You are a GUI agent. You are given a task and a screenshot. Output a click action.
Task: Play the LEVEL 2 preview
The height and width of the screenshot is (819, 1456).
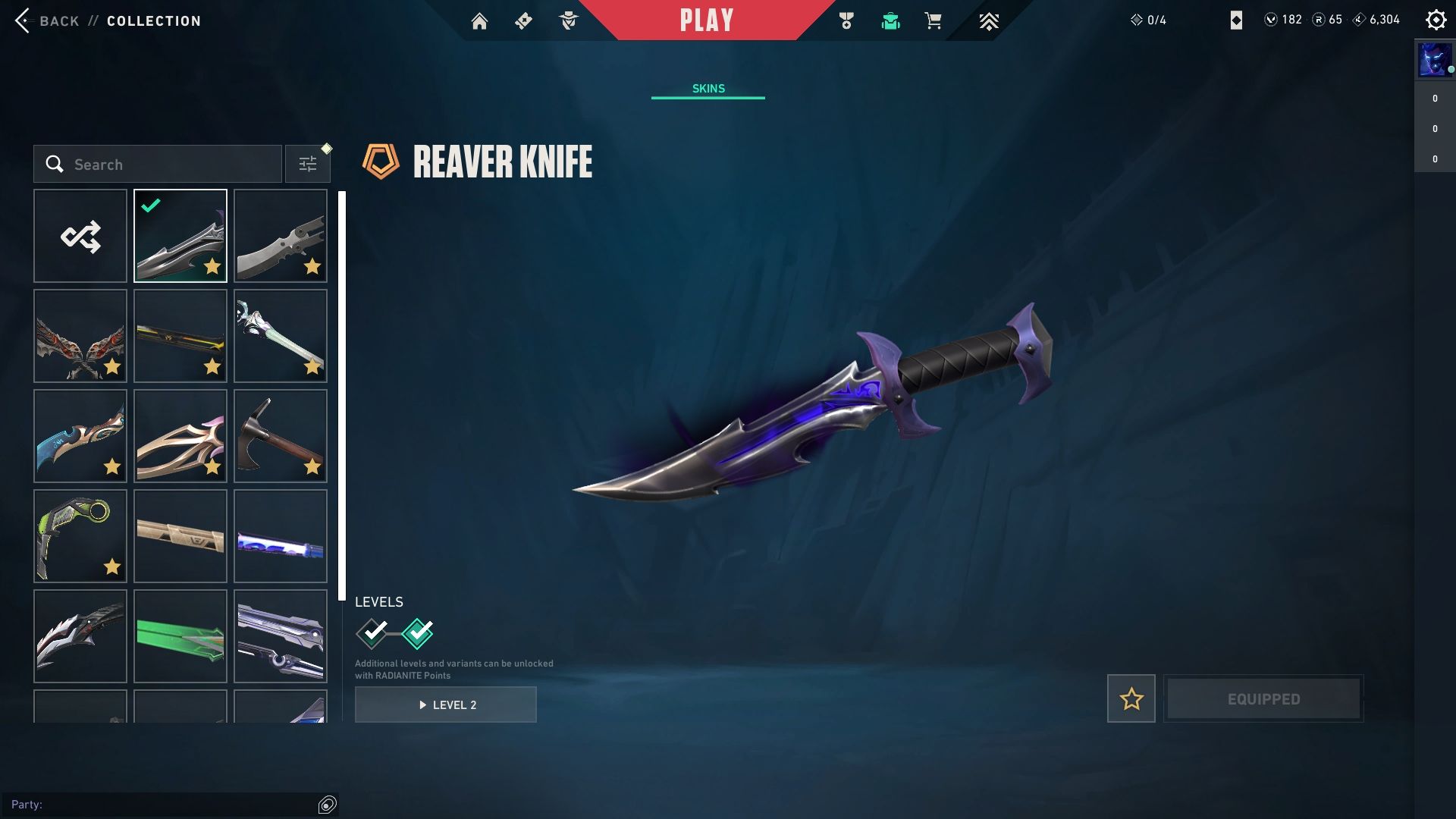click(x=446, y=704)
